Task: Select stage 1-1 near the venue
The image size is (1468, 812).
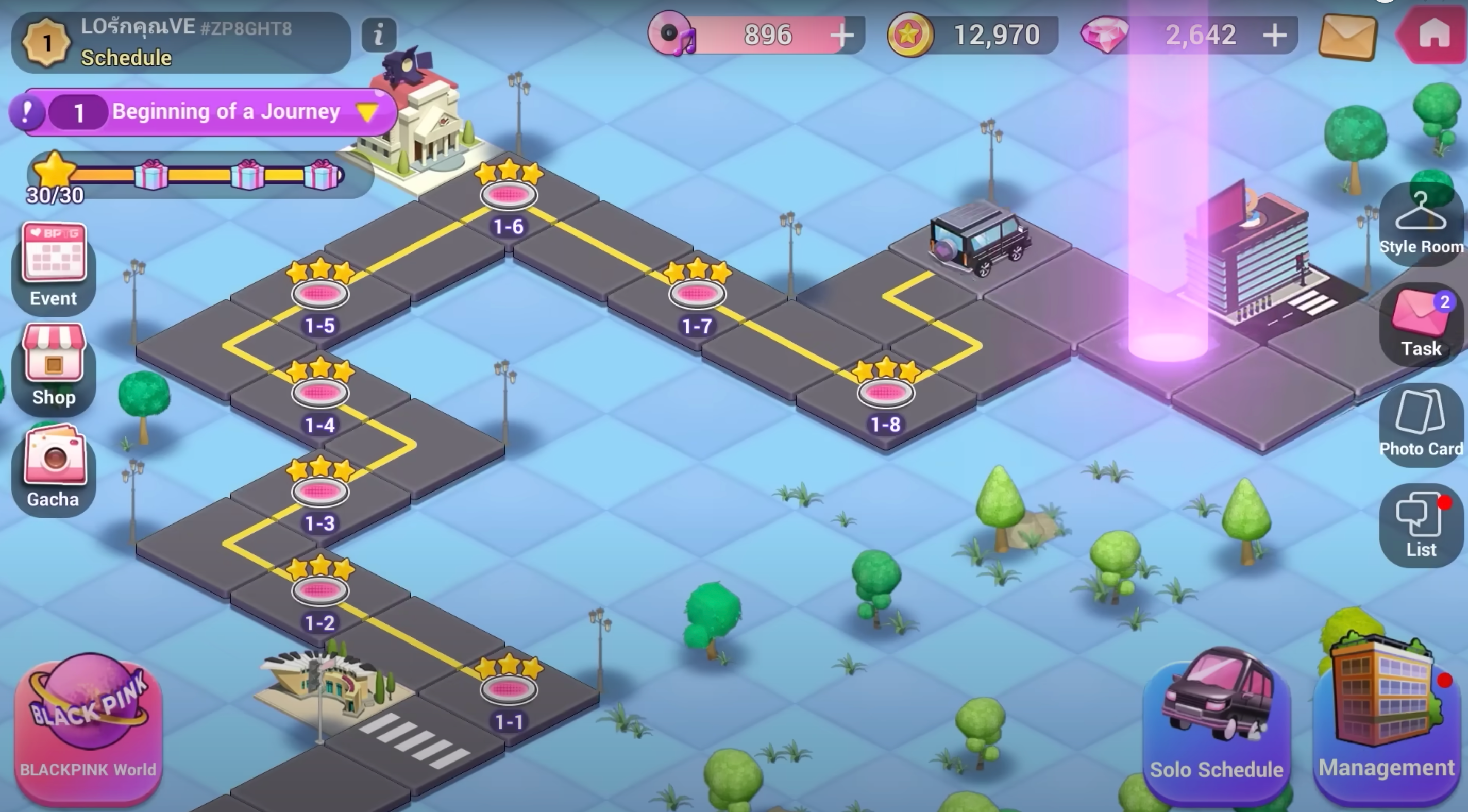Action: 509,689
